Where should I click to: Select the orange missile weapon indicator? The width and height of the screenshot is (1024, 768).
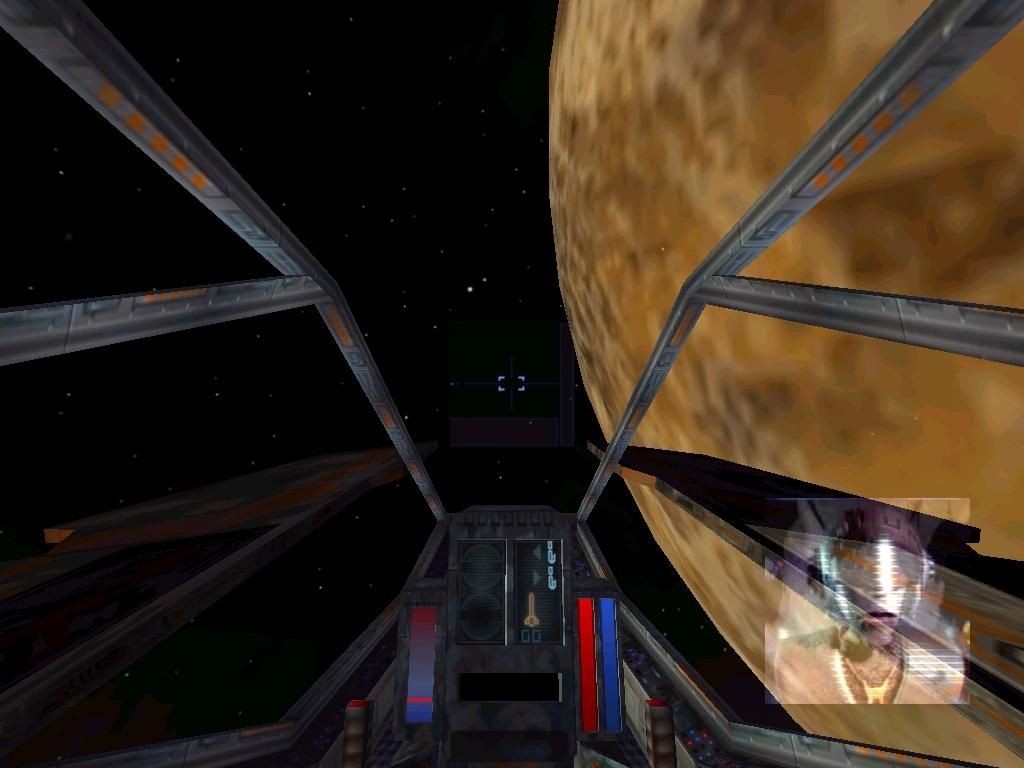(533, 609)
